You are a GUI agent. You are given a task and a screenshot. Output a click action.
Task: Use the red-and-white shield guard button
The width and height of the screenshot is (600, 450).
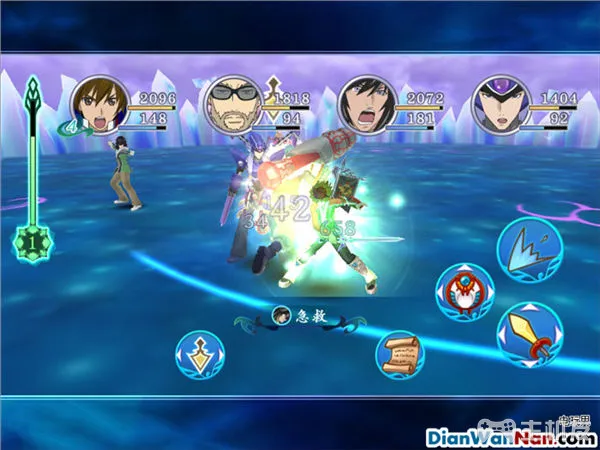click(x=462, y=291)
